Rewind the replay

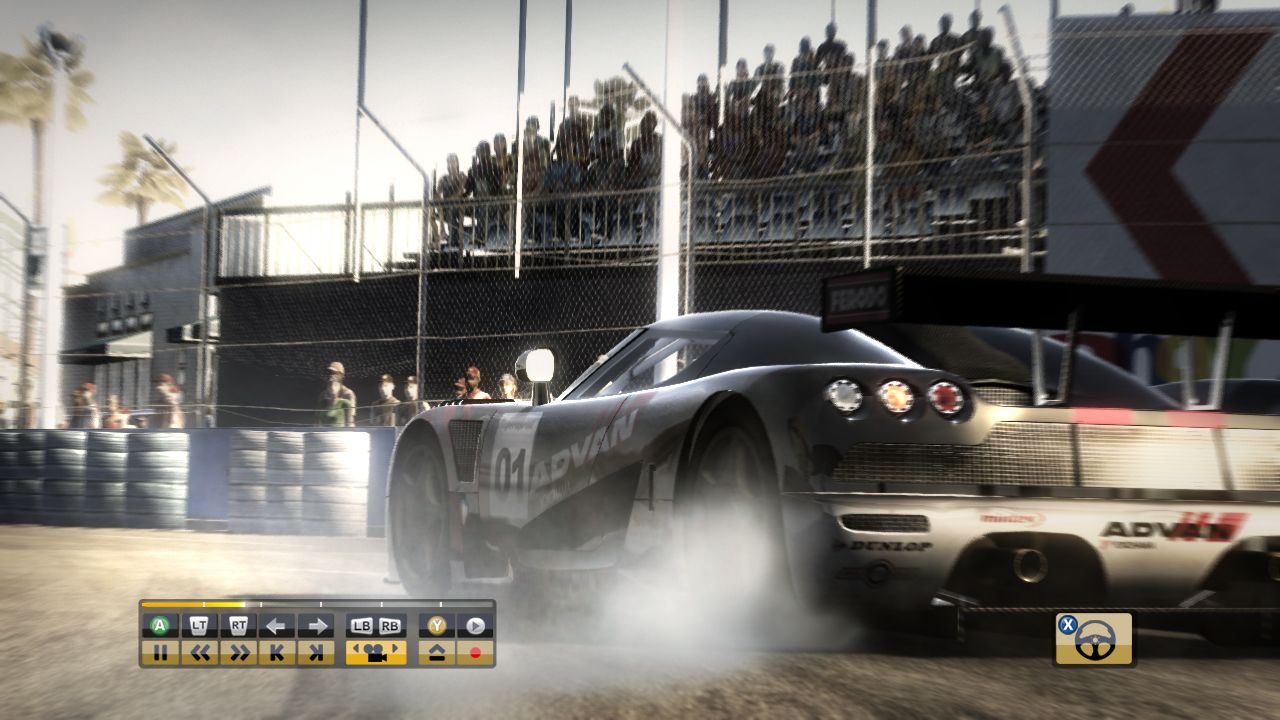(199, 652)
